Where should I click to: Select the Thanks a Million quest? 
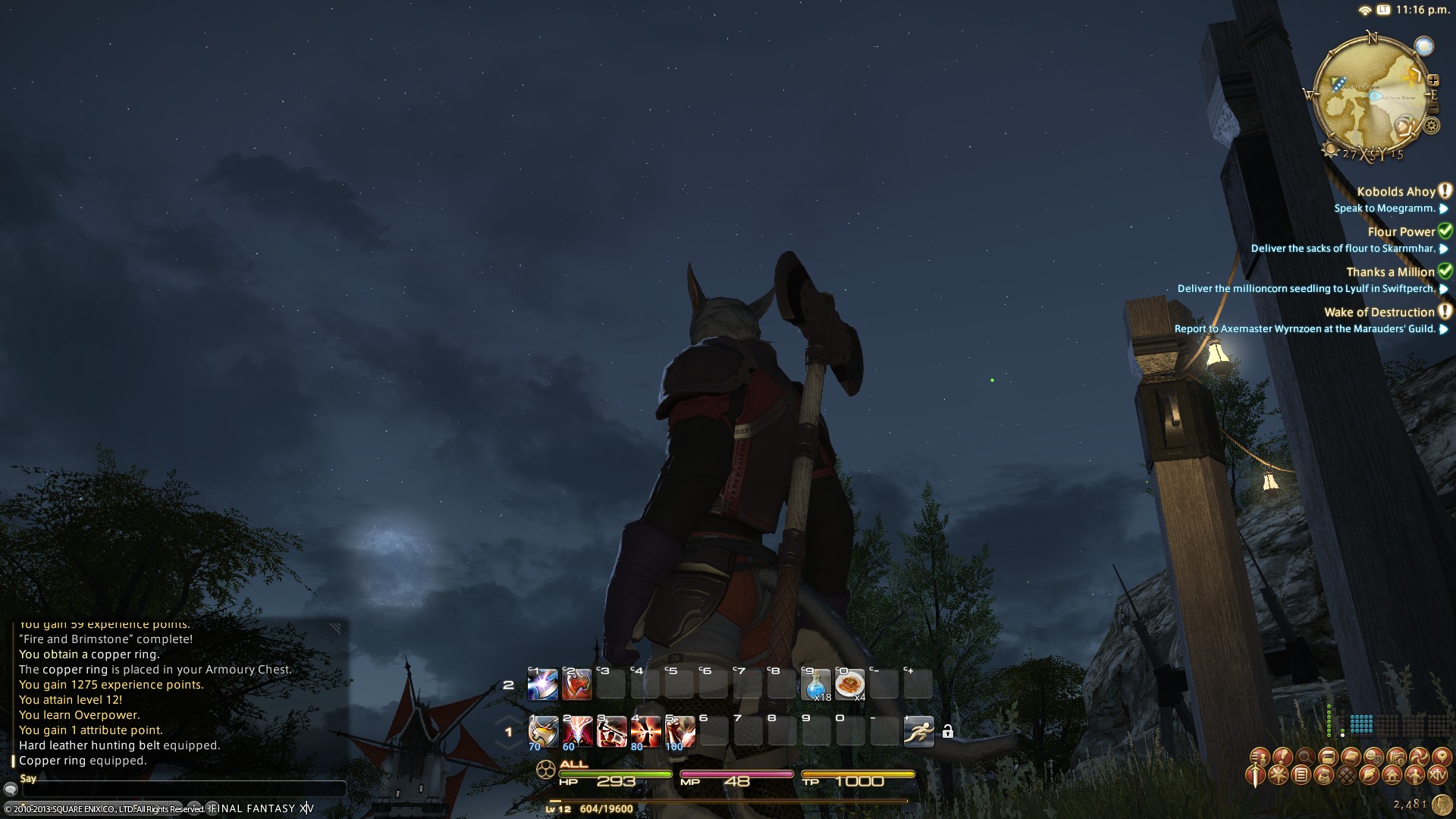coord(1390,272)
